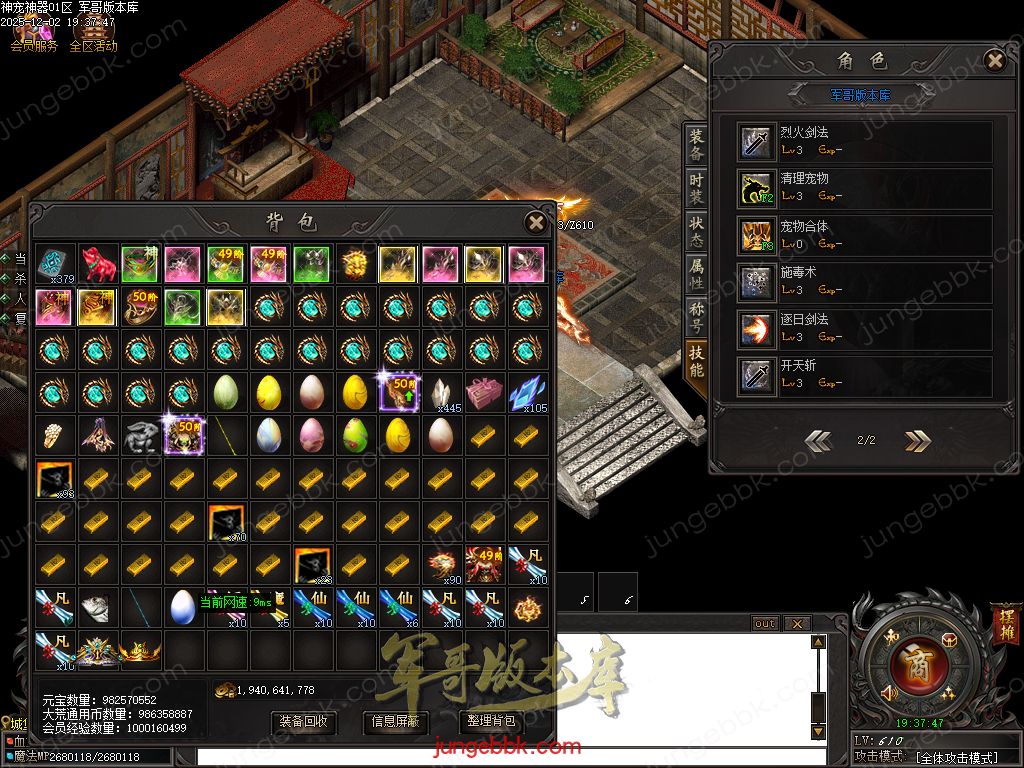The image size is (1024, 768).
Task: Close the character panel
Action: [994, 60]
